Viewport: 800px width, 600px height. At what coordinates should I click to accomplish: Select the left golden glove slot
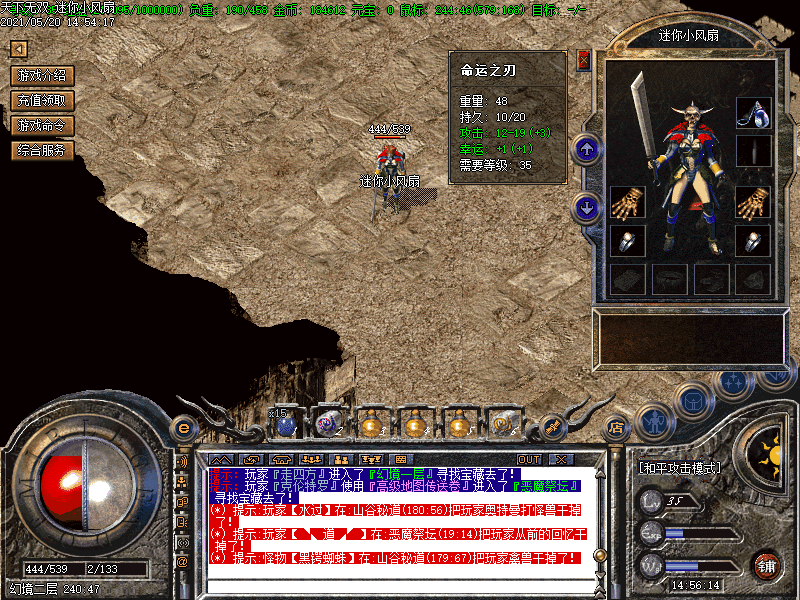coord(627,202)
